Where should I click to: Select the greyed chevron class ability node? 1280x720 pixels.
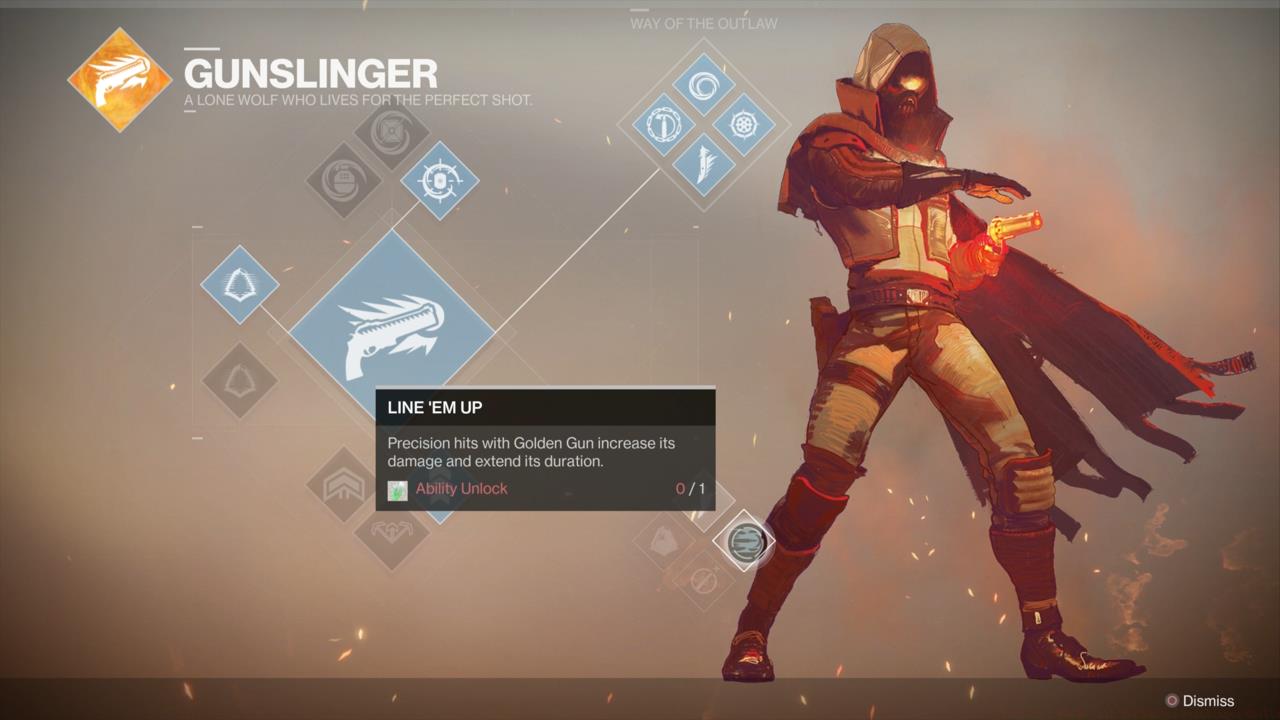click(x=343, y=485)
